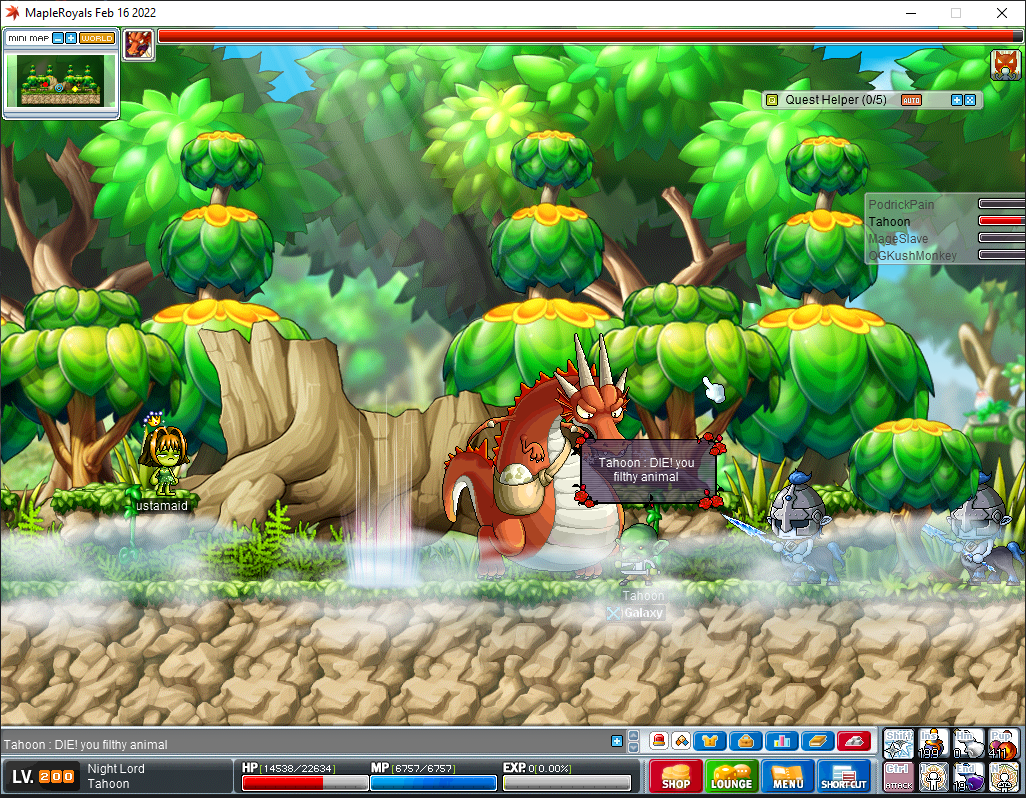
Task: Click the red siren toolbar icon
Action: pos(659,741)
